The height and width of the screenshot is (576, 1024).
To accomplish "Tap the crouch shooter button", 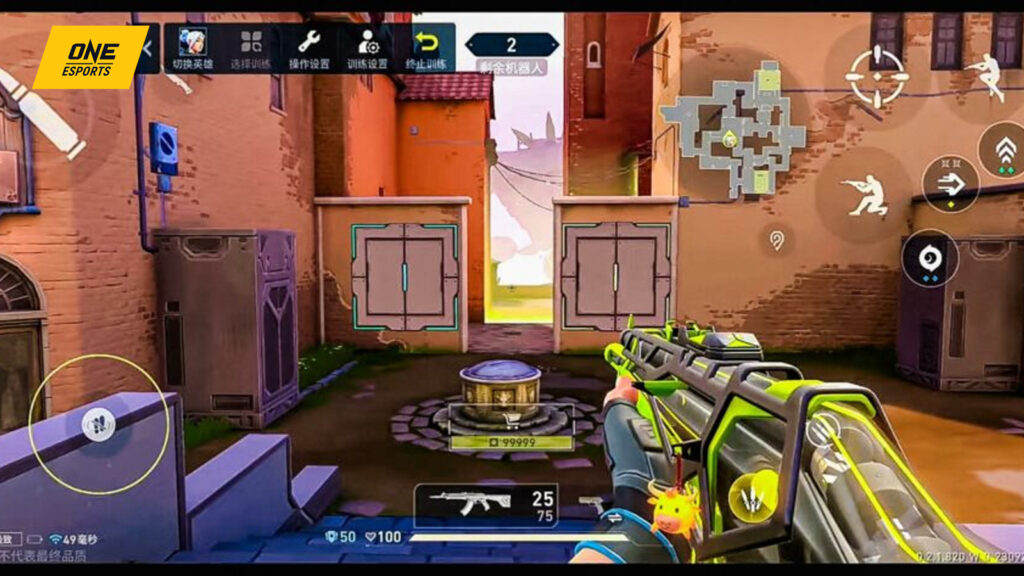I will [x=864, y=194].
